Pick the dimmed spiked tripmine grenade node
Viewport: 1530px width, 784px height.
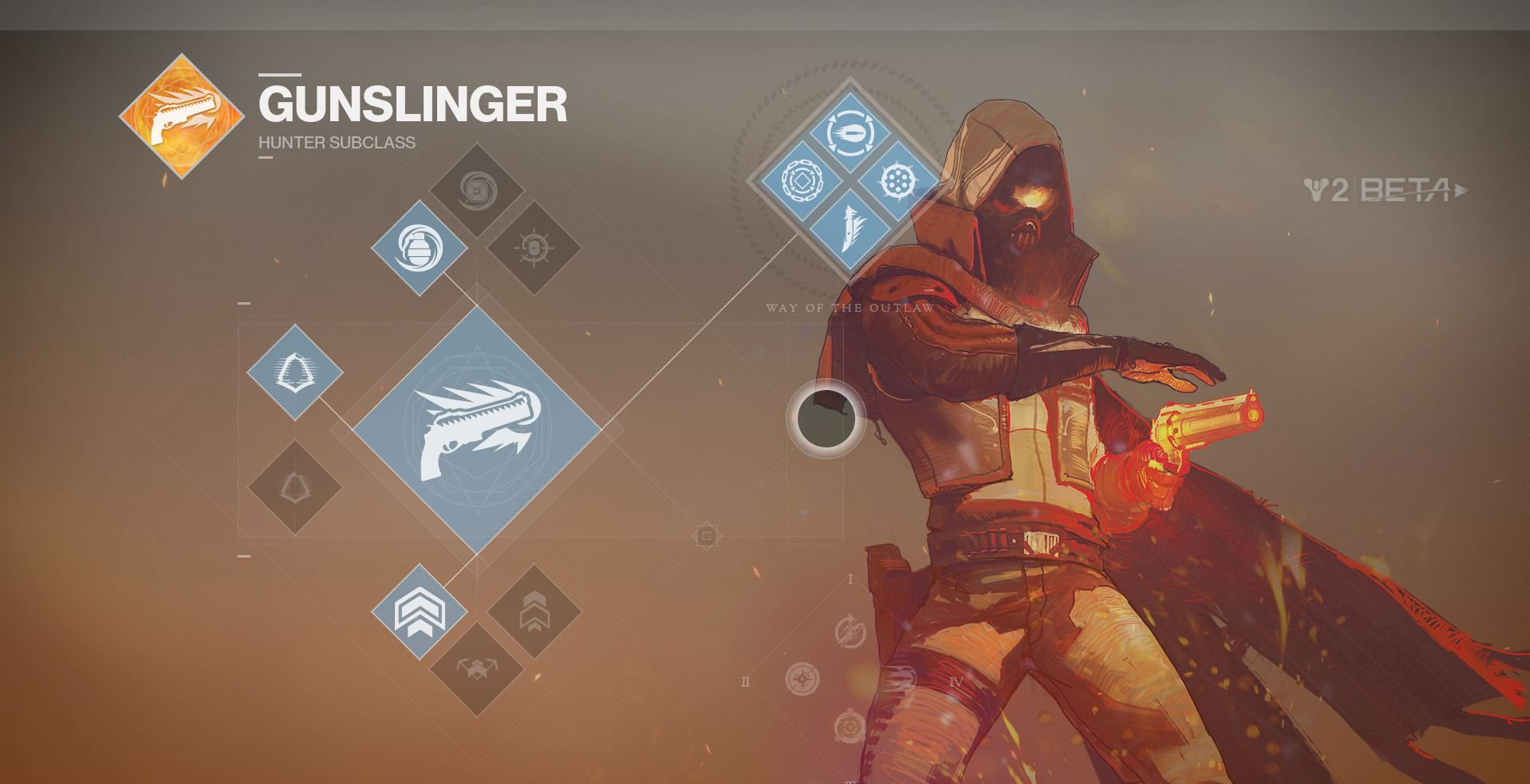(x=534, y=248)
